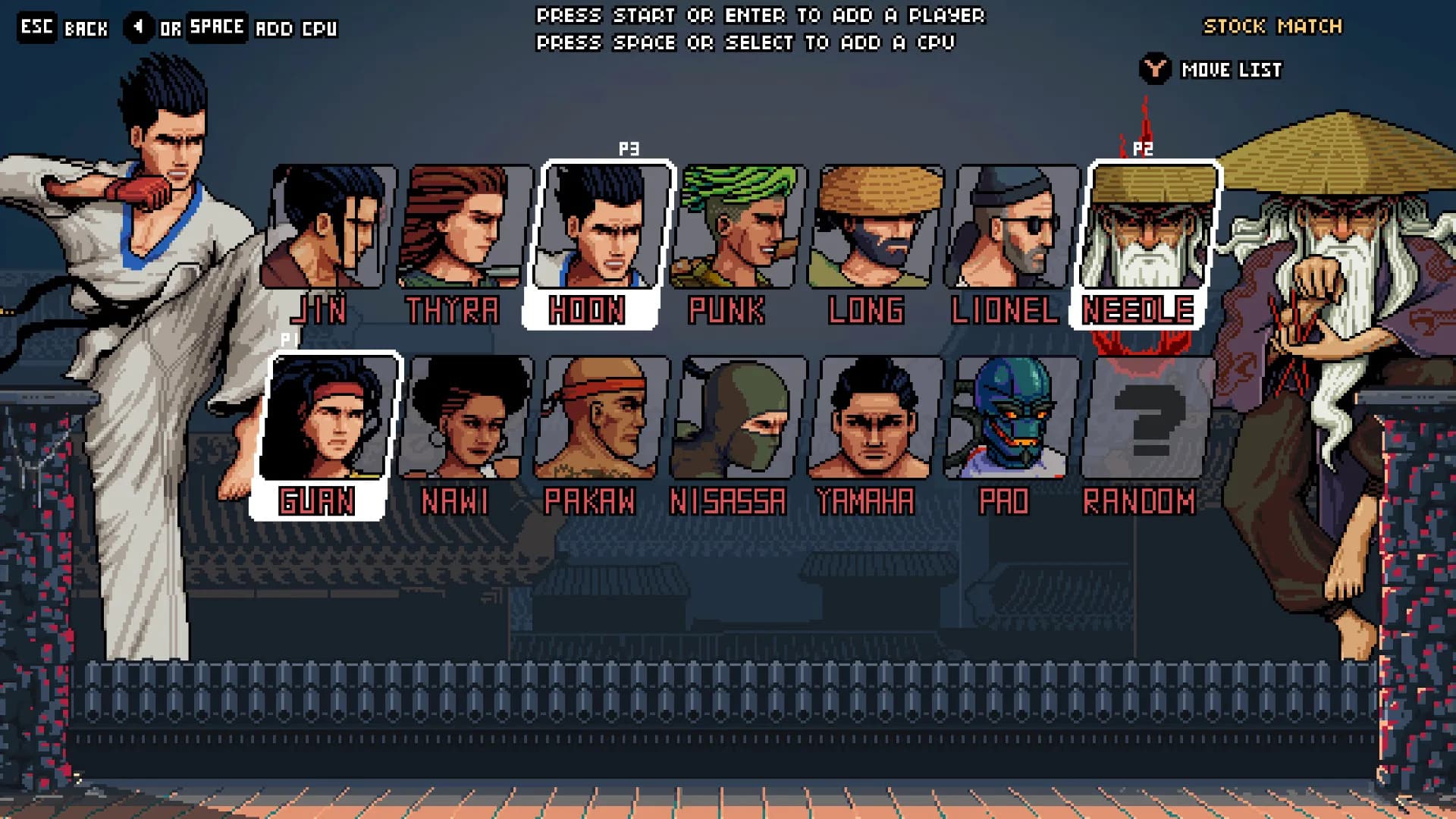
Task: Click the ESC Back button
Action: pyautogui.click(x=36, y=27)
